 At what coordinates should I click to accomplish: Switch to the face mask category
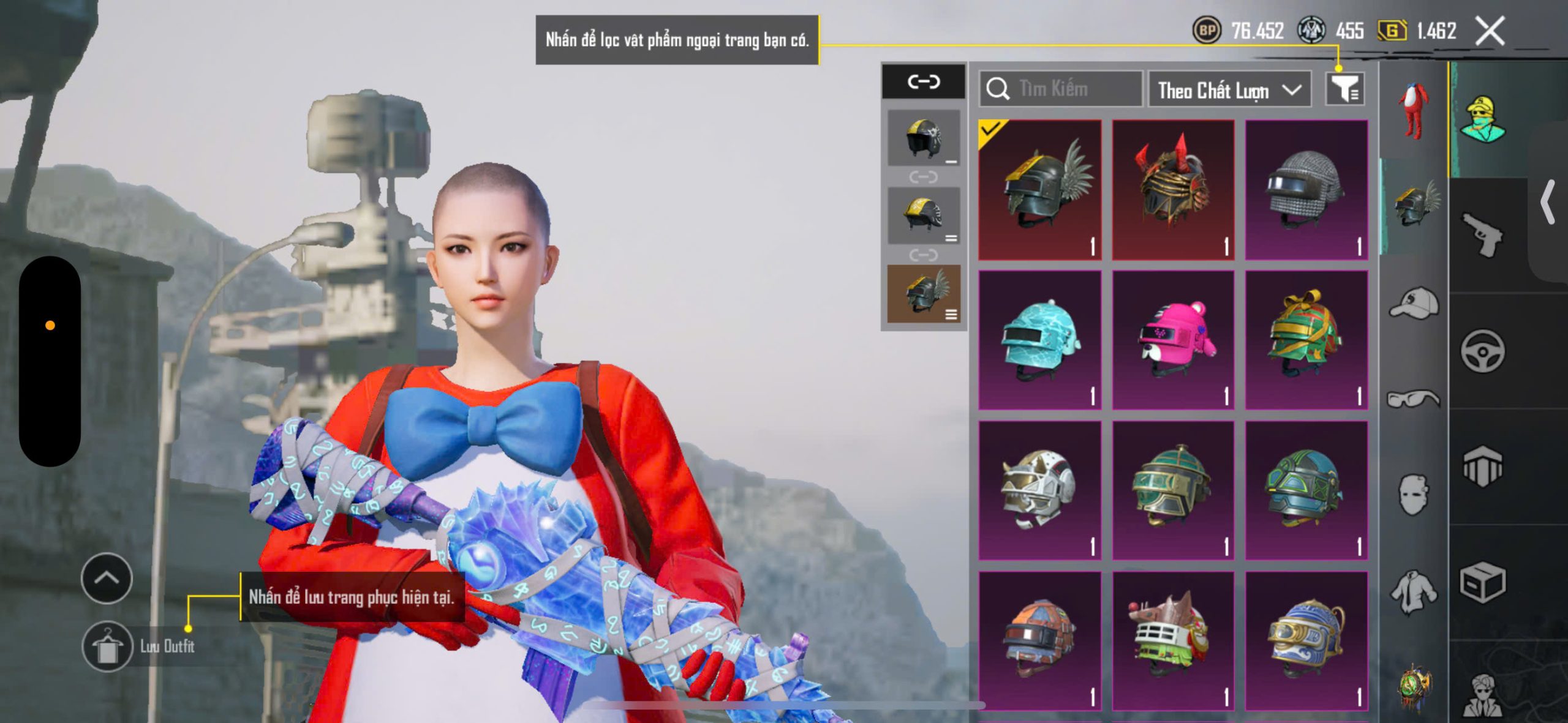(1414, 495)
